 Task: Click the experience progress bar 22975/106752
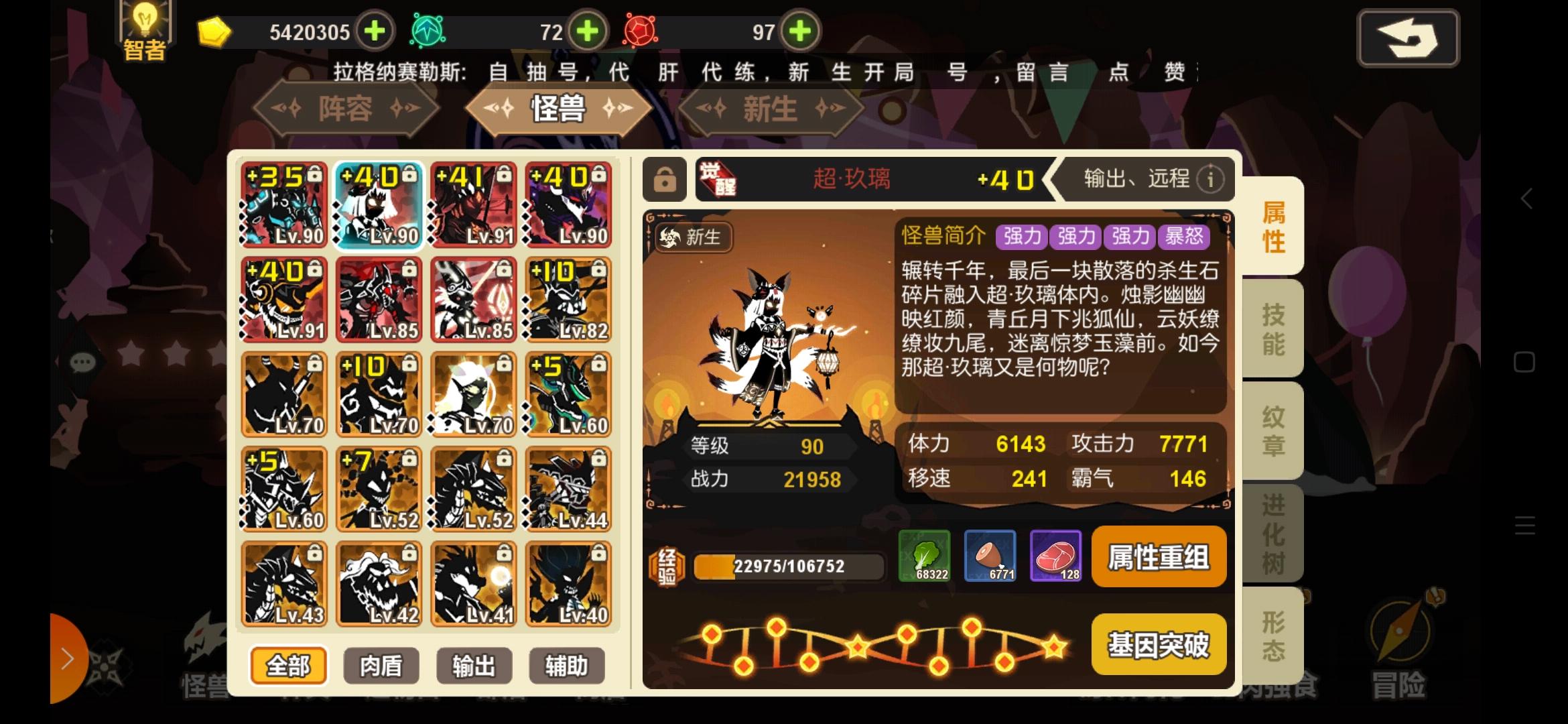[789, 566]
